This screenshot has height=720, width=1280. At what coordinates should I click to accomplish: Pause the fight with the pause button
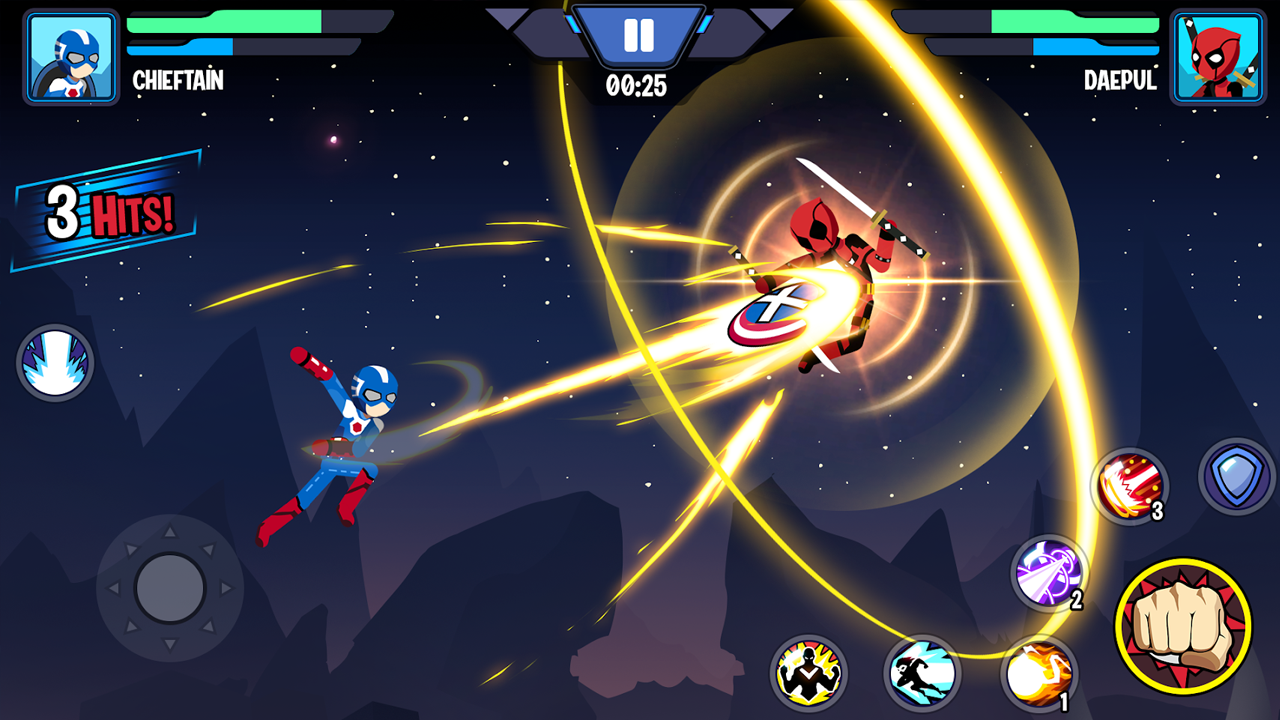point(637,36)
